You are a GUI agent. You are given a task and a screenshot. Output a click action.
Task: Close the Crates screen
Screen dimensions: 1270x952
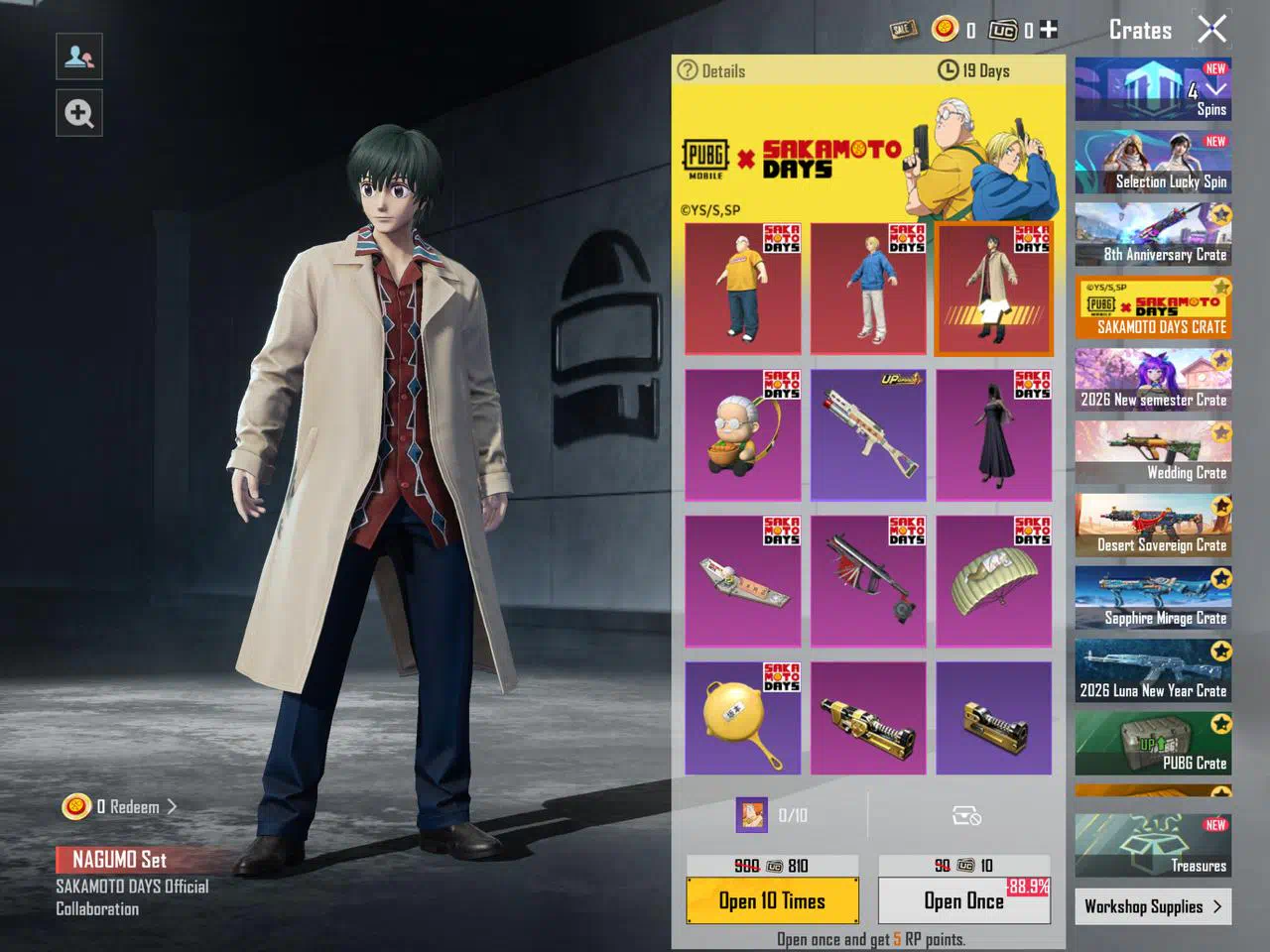[1212, 30]
